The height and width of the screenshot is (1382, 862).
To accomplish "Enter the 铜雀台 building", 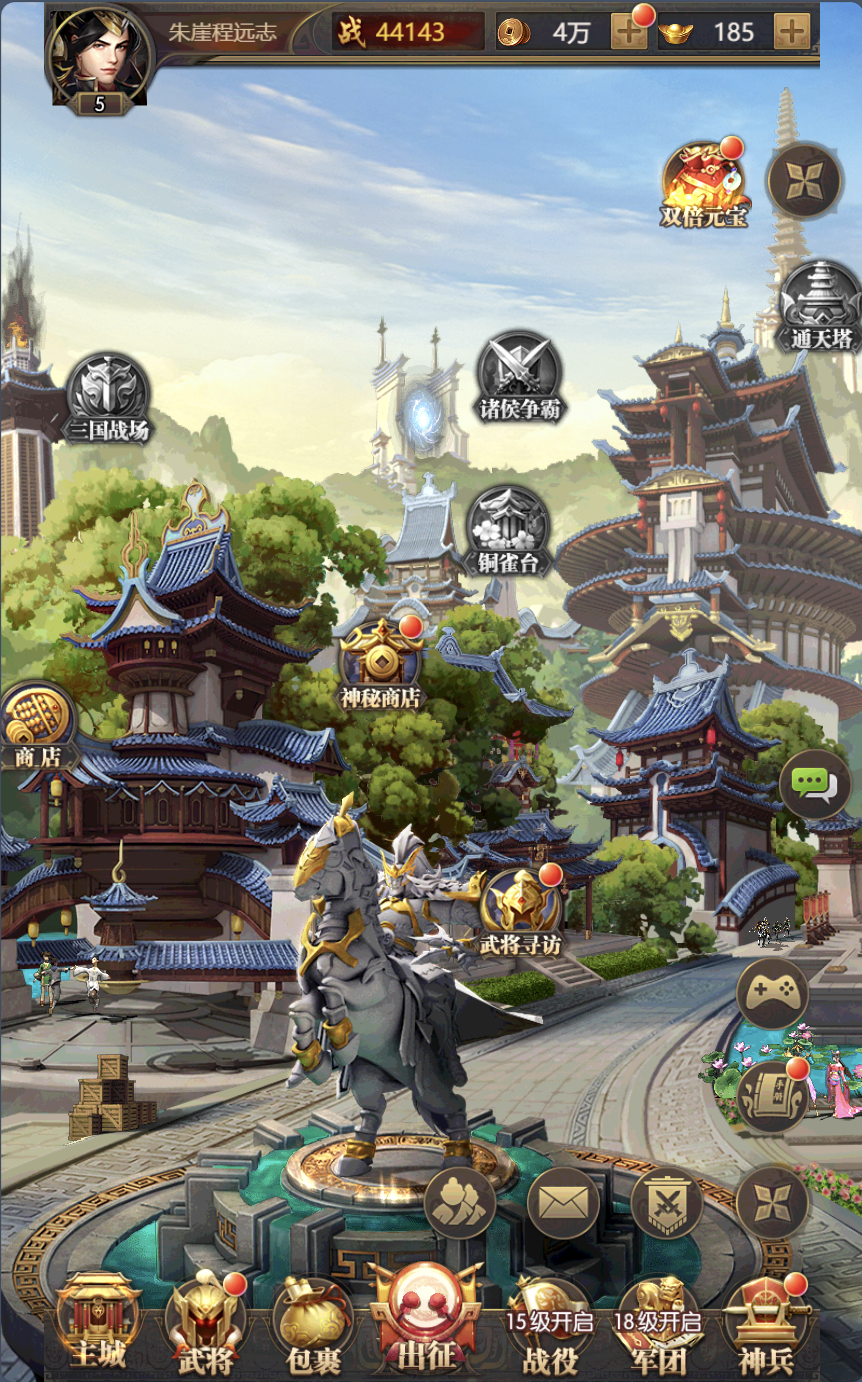I will coord(508,528).
